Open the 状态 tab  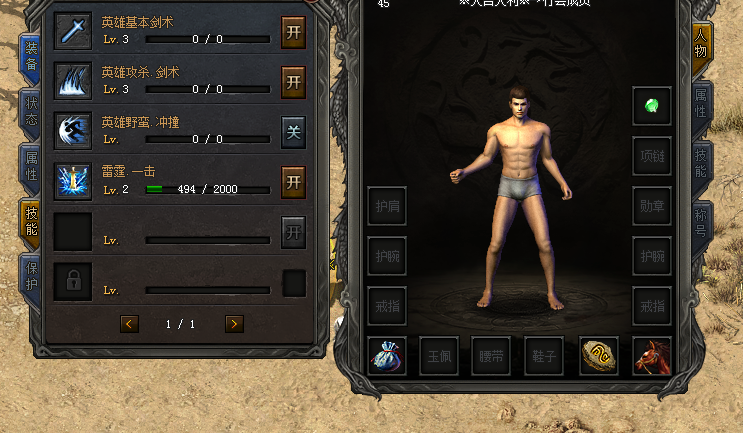[x=30, y=112]
